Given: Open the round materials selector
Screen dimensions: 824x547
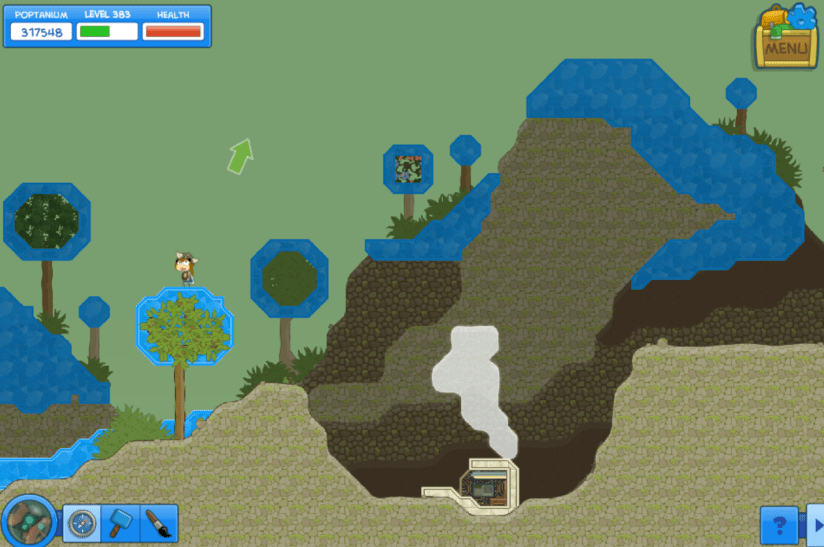Looking at the screenshot, I should pos(29,520).
